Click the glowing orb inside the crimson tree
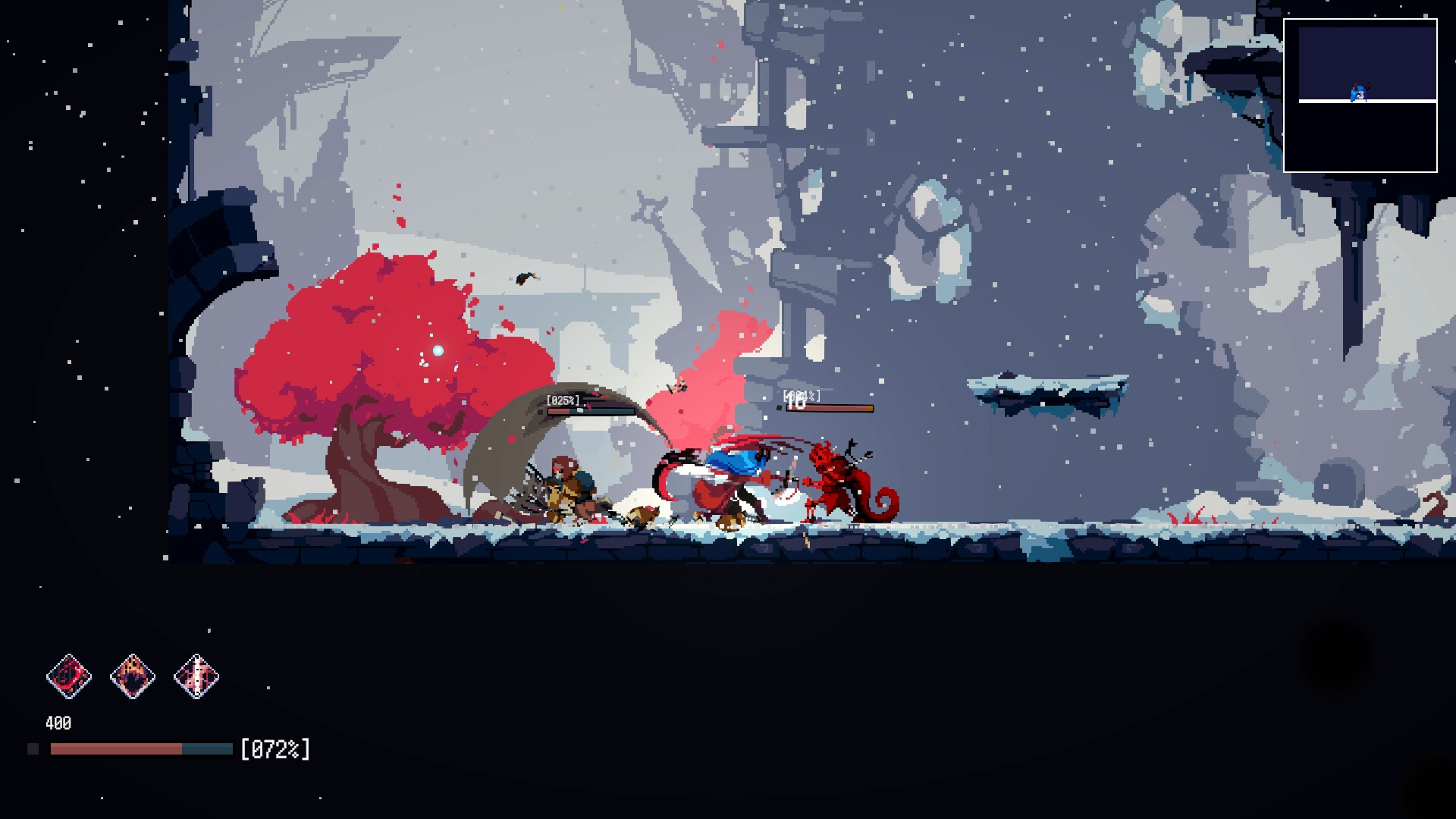The width and height of the screenshot is (1456, 819). 437,350
